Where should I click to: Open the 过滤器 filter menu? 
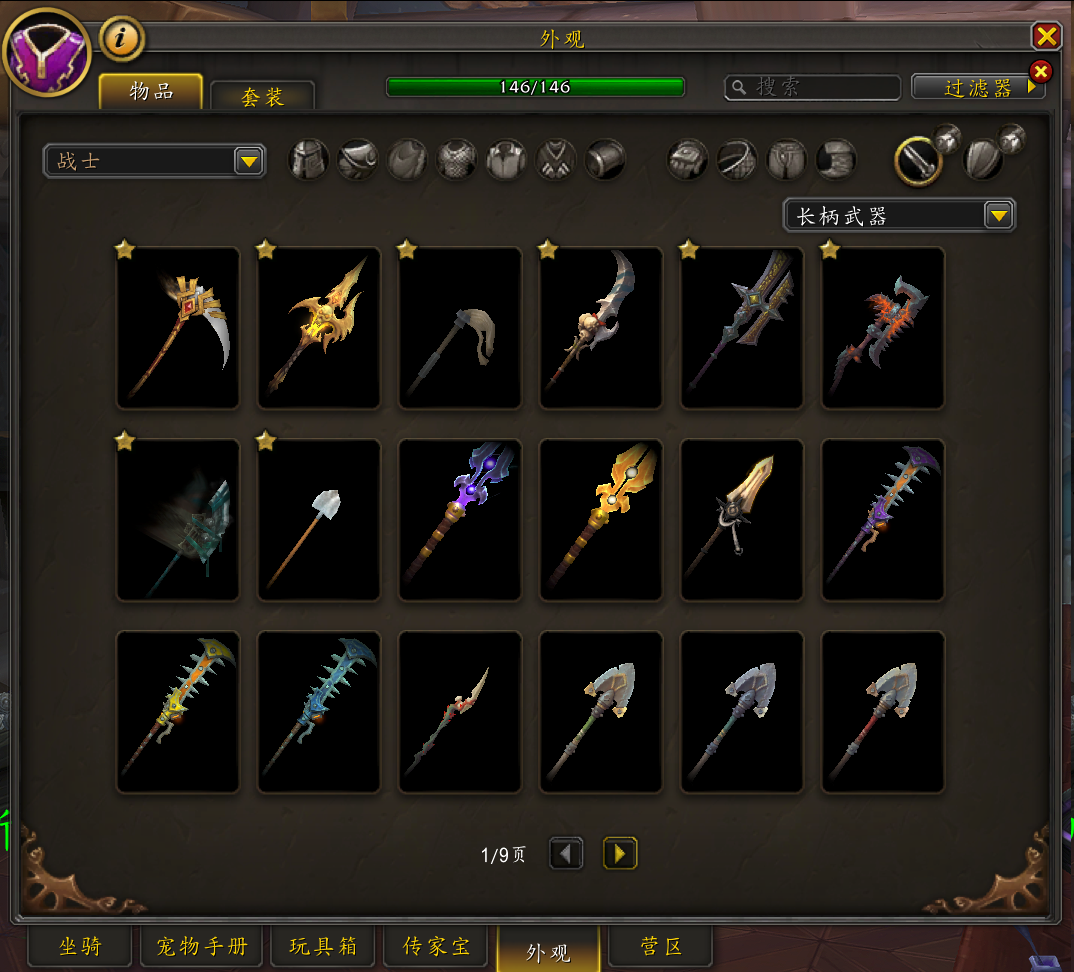tap(977, 88)
